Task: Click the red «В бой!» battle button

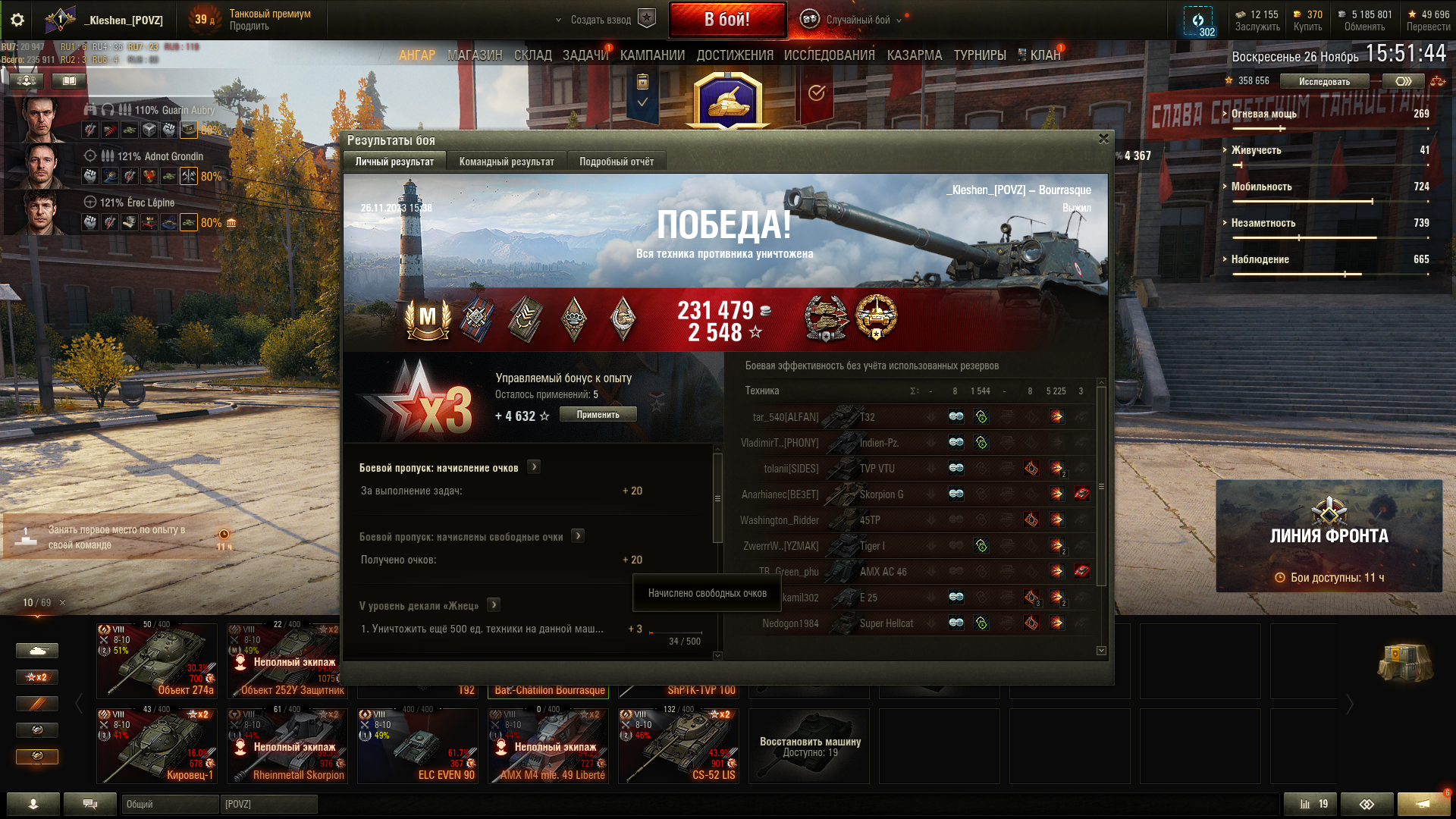Action: (726, 20)
